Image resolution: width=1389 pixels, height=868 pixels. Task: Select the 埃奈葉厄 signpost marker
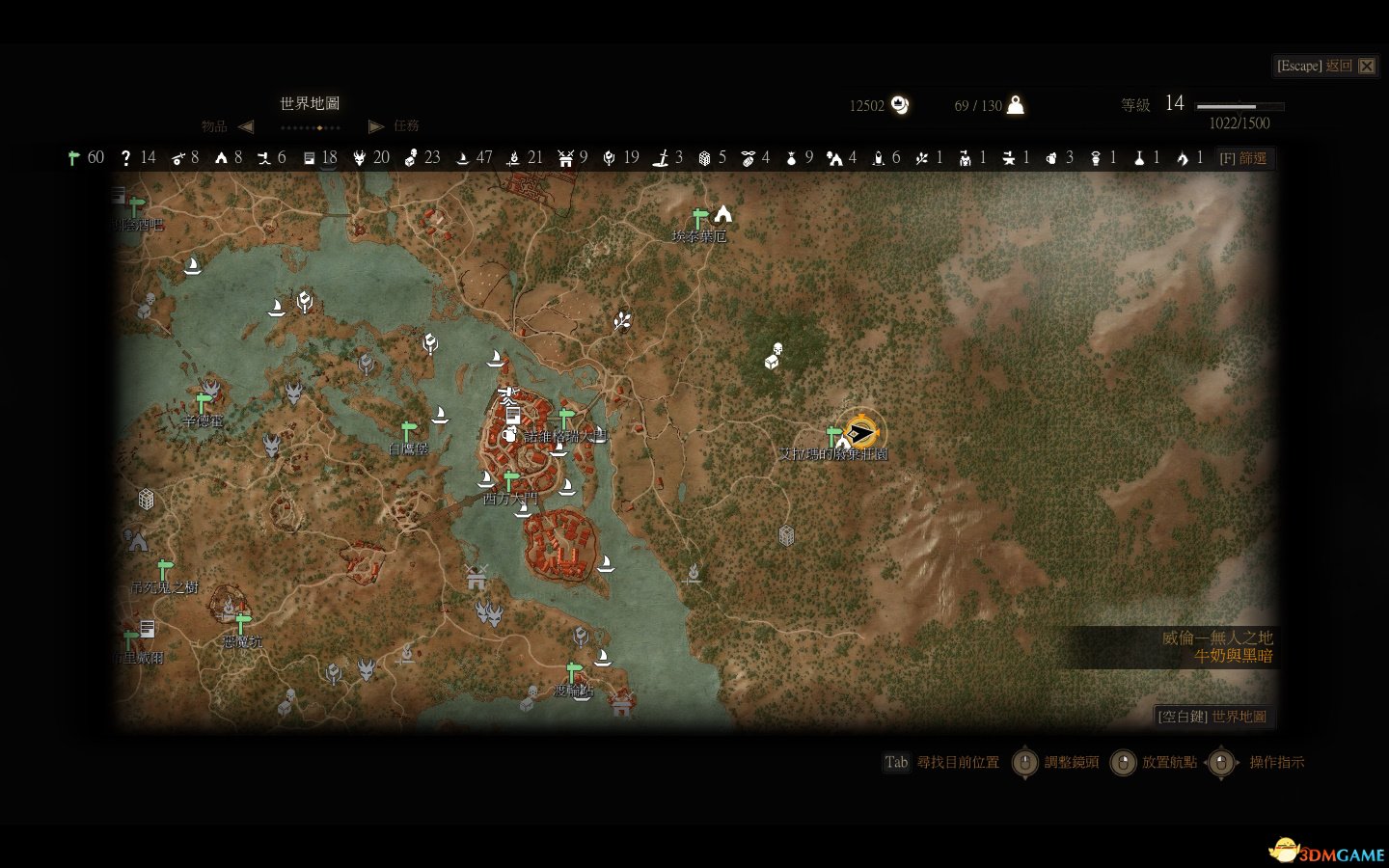tap(699, 219)
